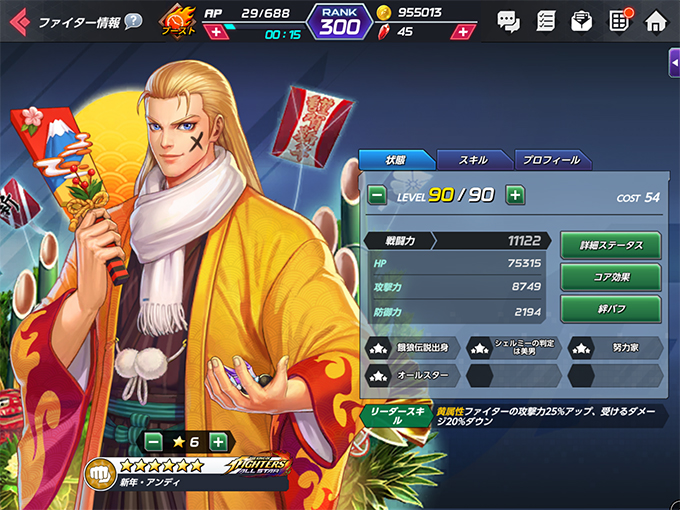Open the mailbox envelope icon
680x510 pixels.
point(581,20)
